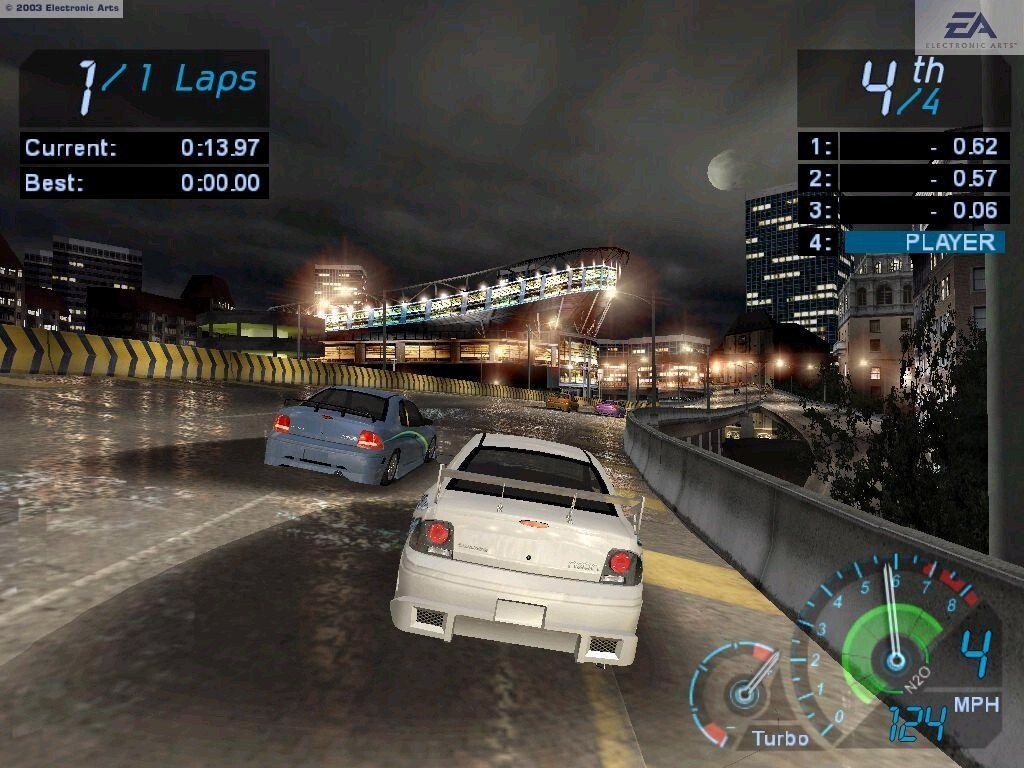Select the highlighted PLAYER row in standings
The height and width of the screenshot is (768, 1024).
point(924,242)
